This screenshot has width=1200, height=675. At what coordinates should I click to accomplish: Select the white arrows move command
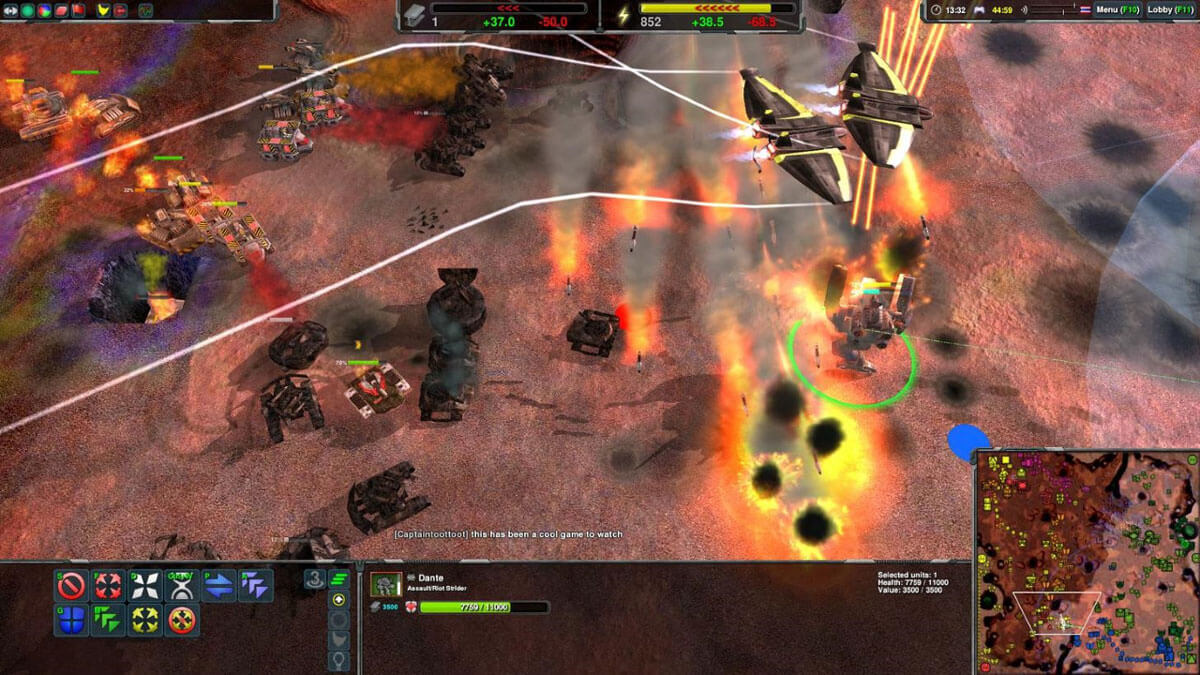[145, 585]
